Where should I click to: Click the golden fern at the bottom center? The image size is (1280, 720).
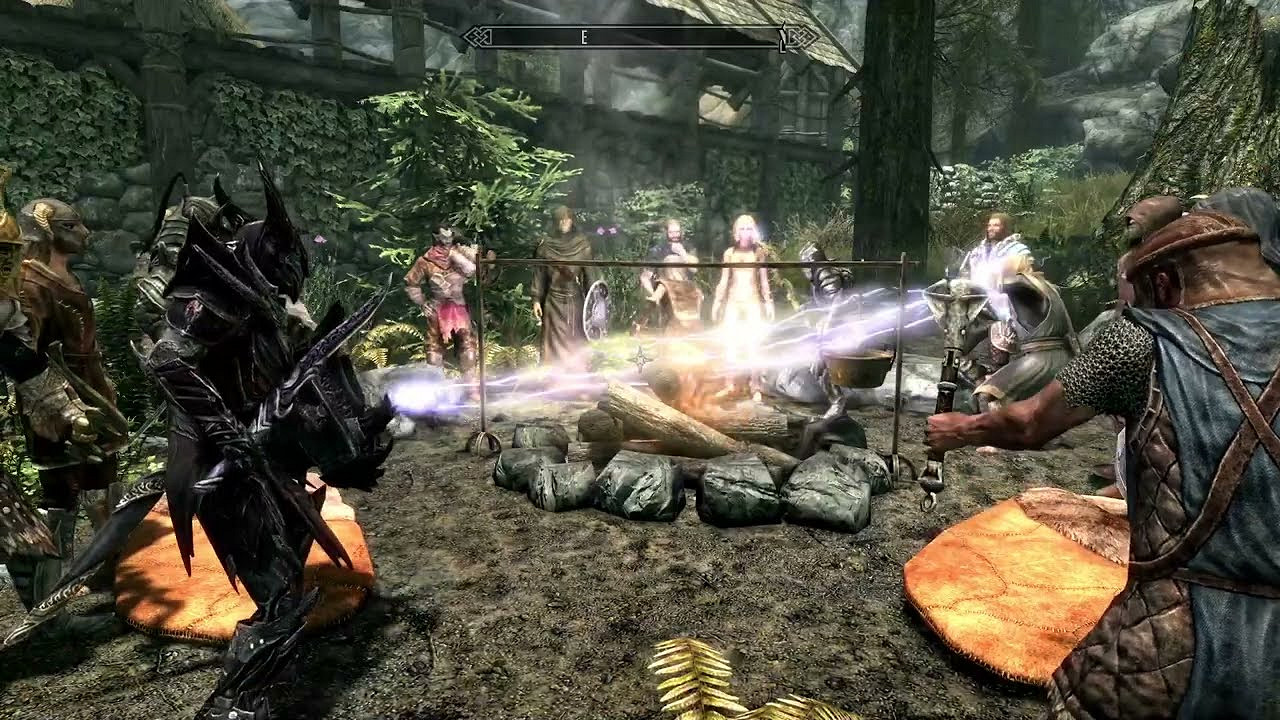[x=690, y=680]
